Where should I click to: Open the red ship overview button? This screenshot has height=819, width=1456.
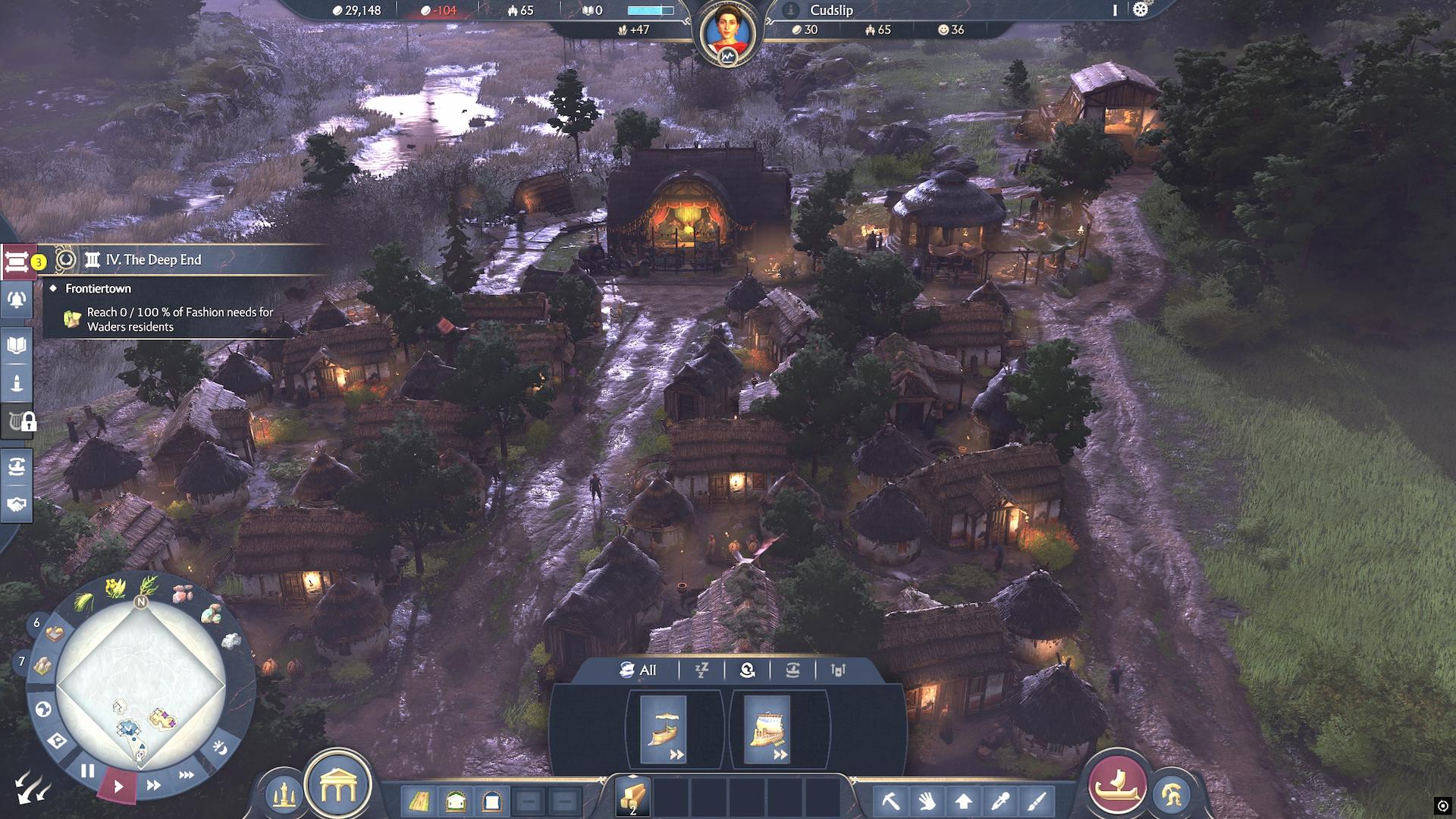[x=1116, y=784]
